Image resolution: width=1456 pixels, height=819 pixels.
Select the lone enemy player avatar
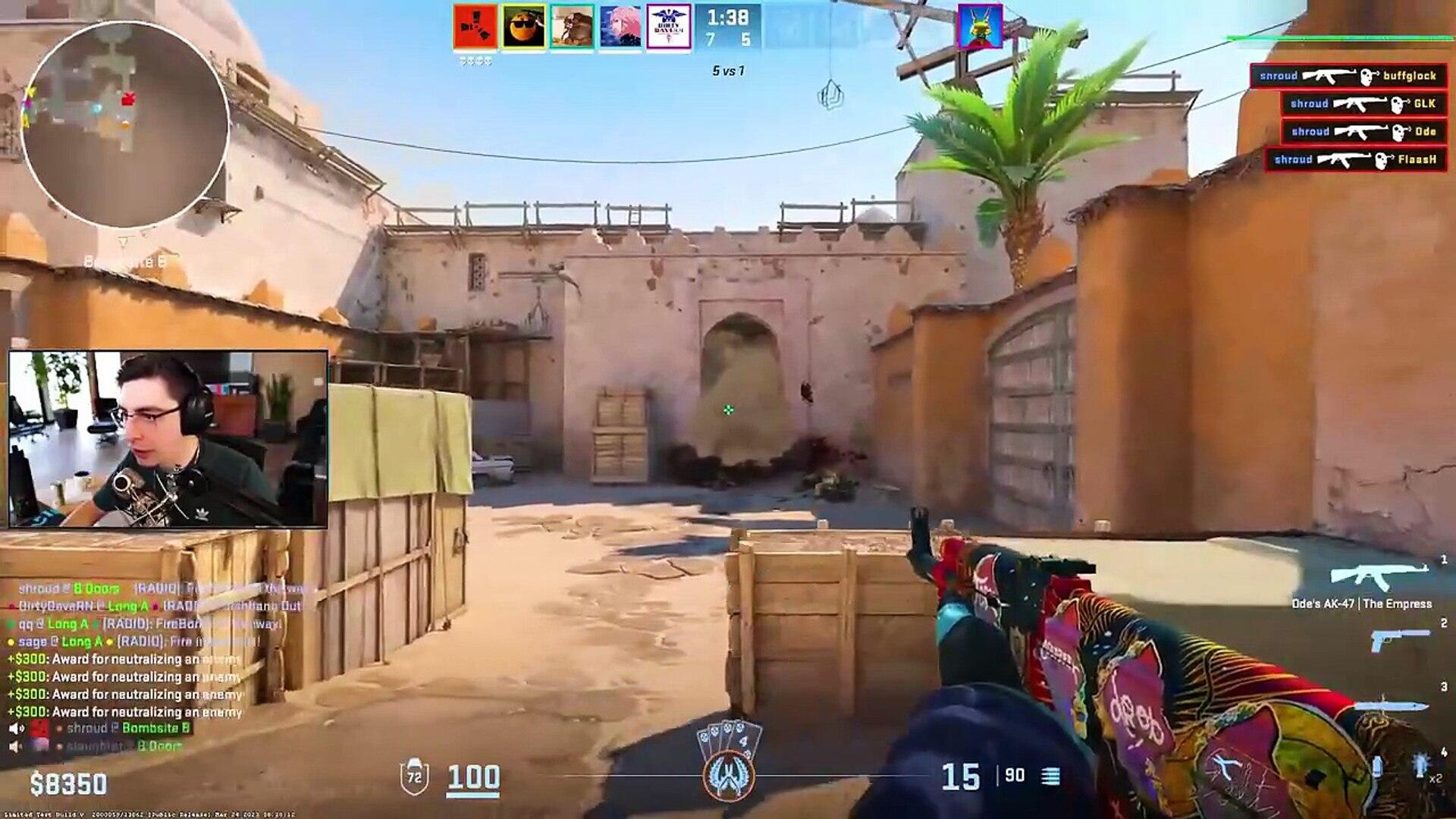point(980,27)
